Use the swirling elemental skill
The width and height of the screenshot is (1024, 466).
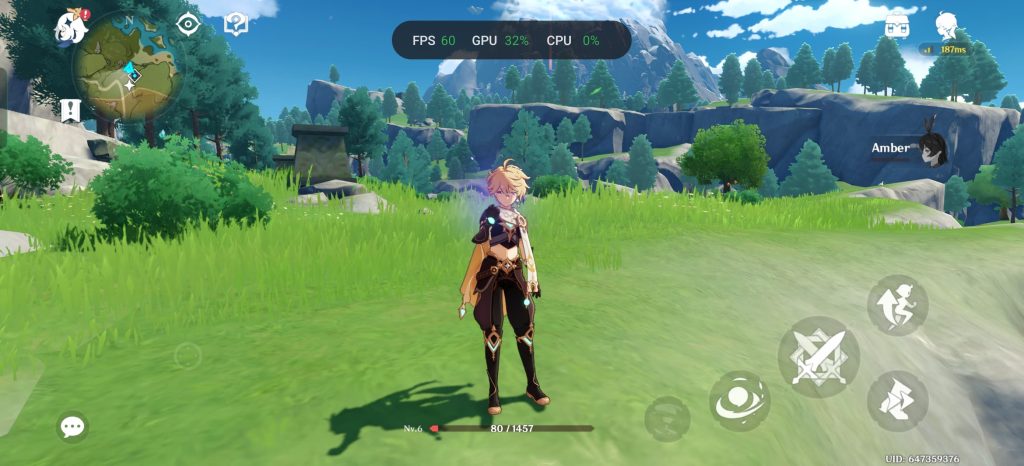pyautogui.click(x=740, y=401)
